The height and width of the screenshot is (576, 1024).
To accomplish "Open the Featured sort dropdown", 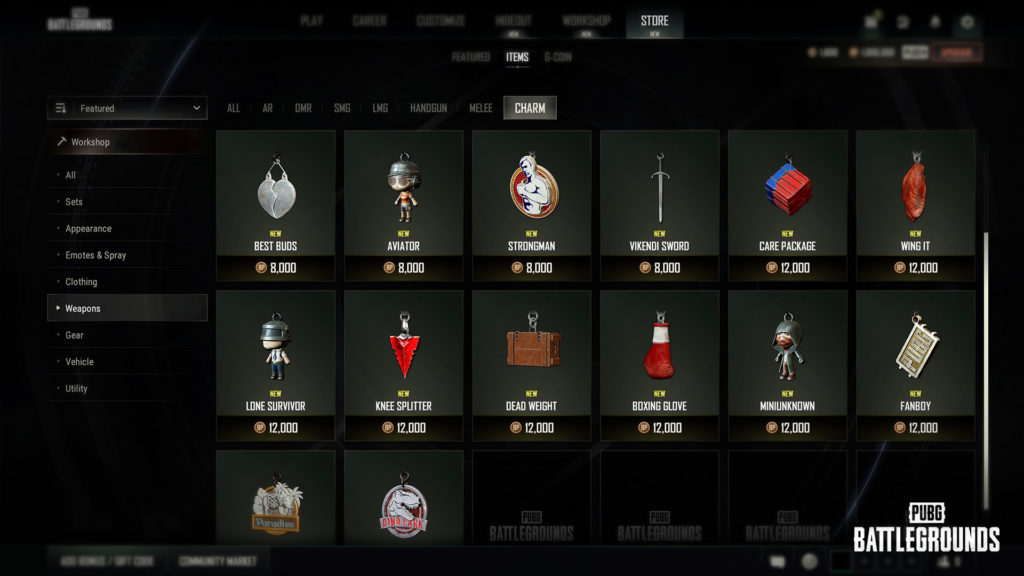I will [x=128, y=108].
